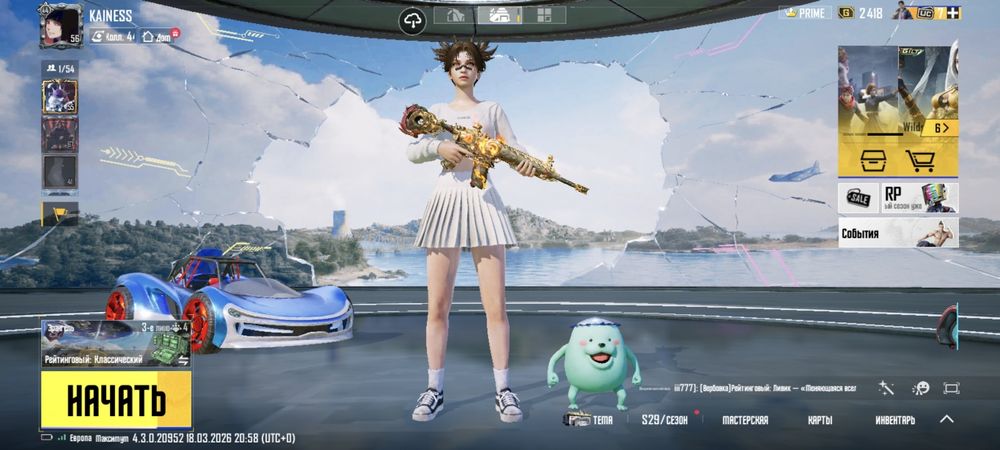Click the cloud download icon
Viewport: 1000px width, 450px height.
coord(412,20)
